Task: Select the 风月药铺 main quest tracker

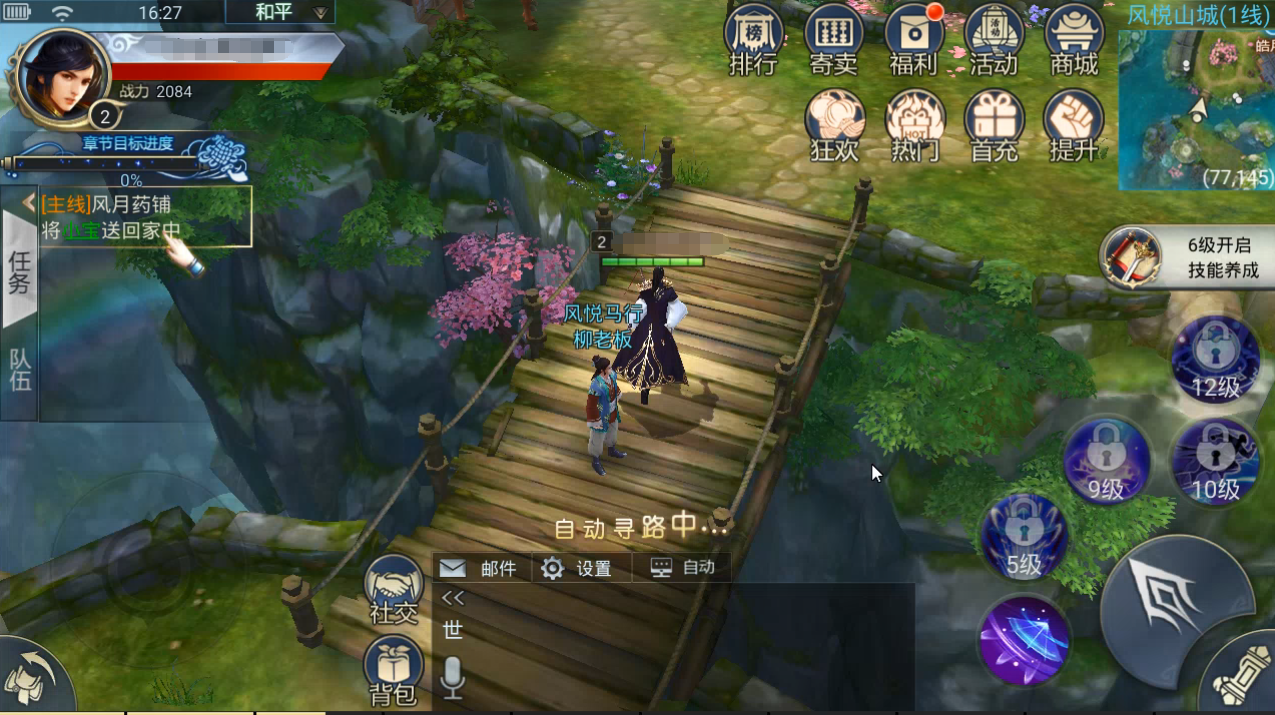Action: [x=145, y=217]
